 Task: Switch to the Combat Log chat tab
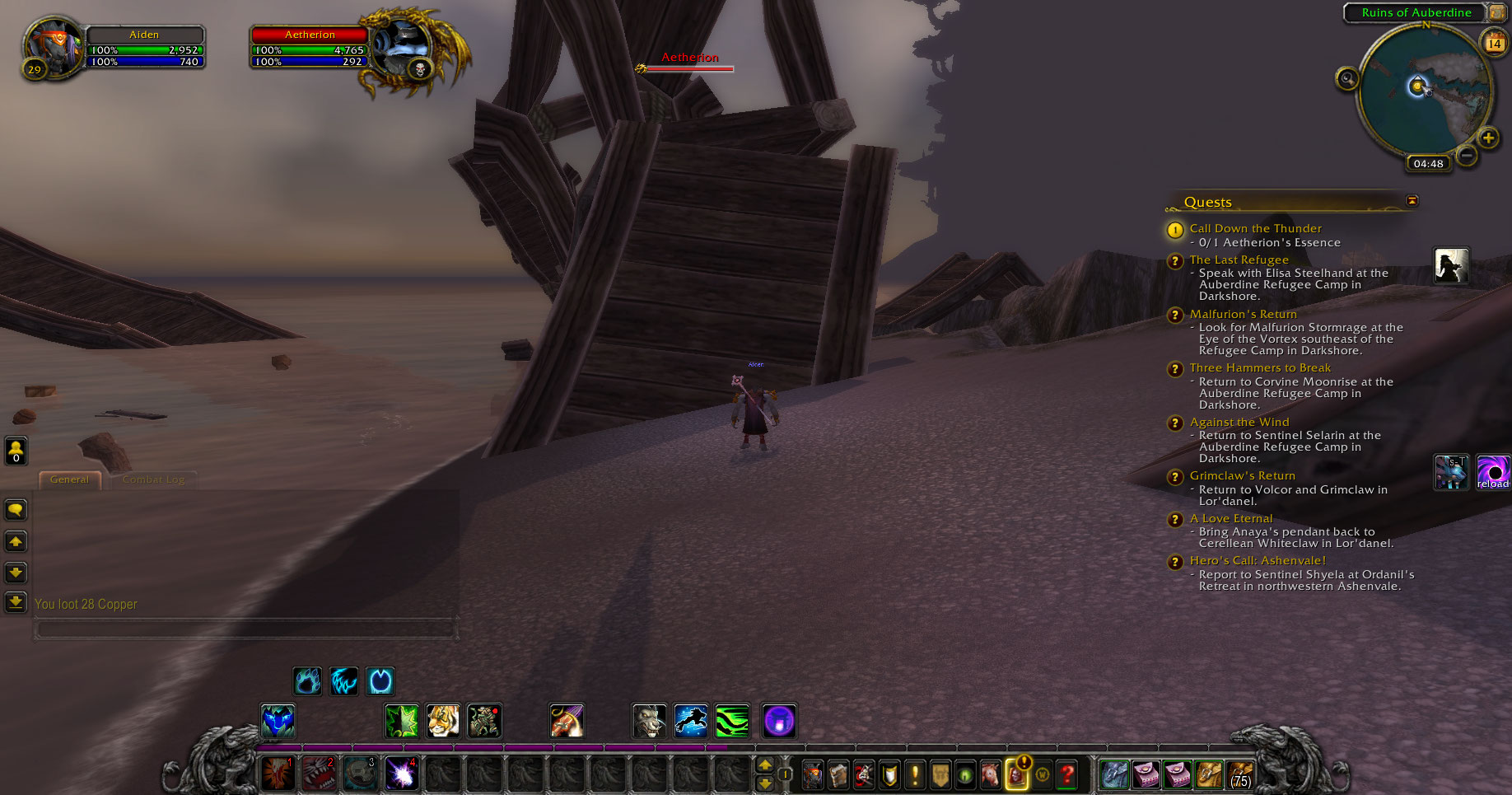coord(153,479)
